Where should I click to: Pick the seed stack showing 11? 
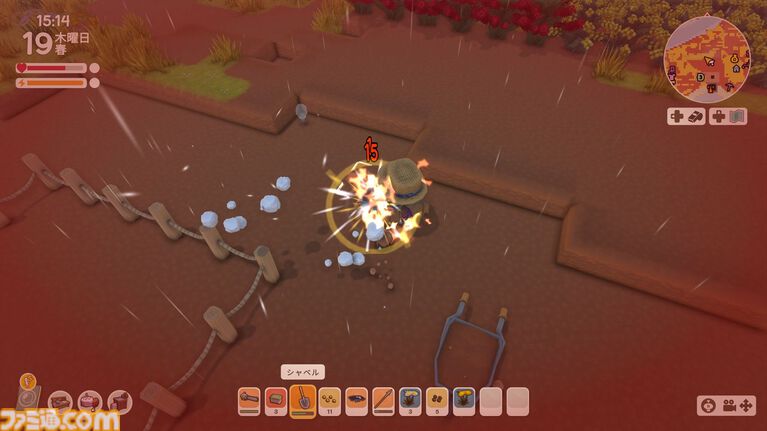[330, 401]
